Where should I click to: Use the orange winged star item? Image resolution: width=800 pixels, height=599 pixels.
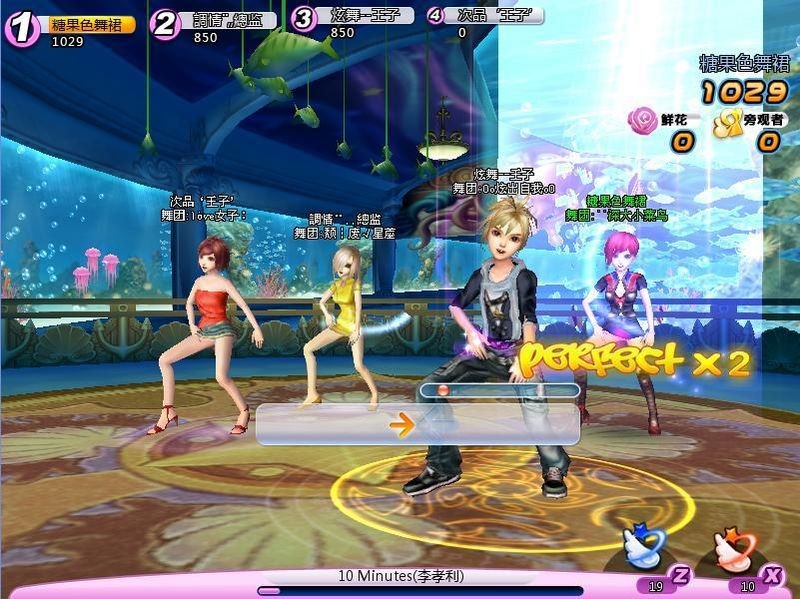(735, 548)
